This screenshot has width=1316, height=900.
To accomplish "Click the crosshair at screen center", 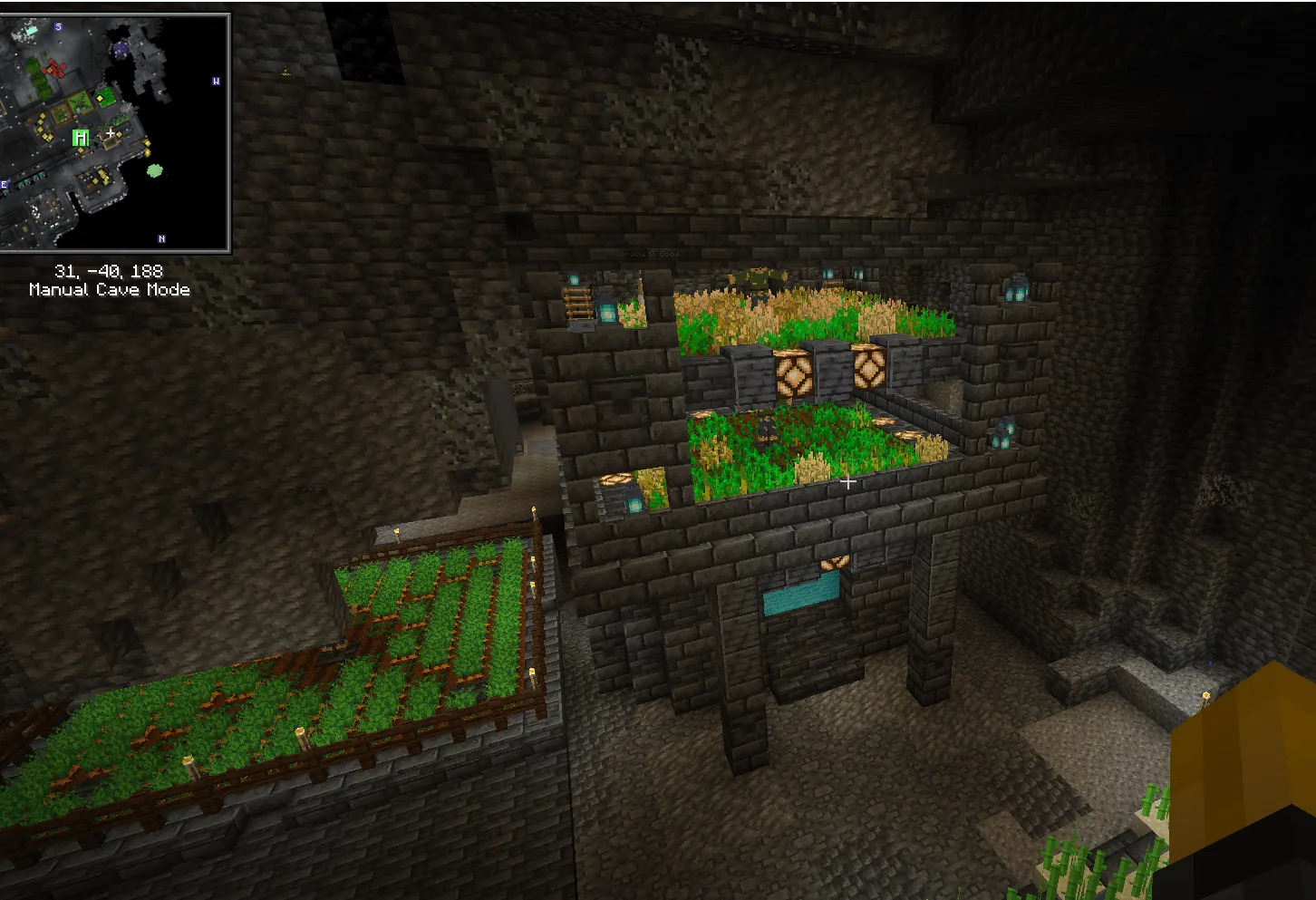I will (x=849, y=483).
